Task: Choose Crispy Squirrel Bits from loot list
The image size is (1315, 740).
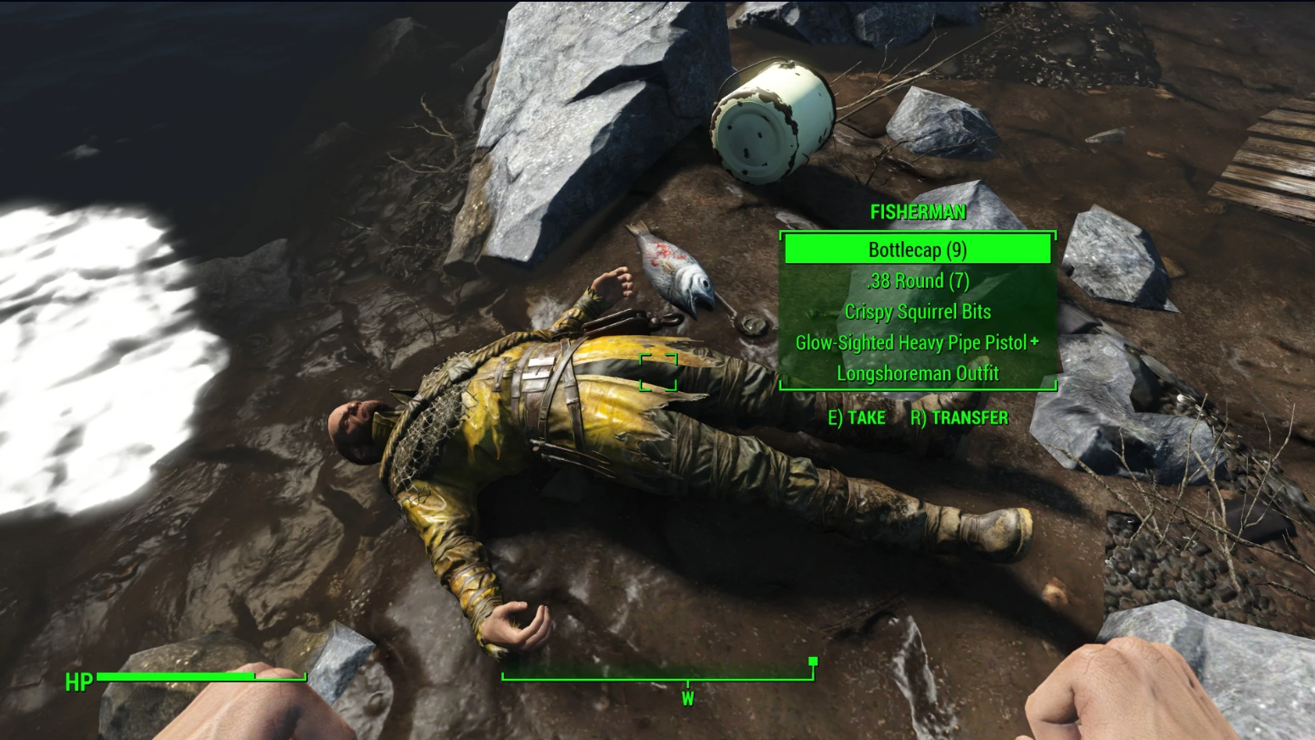Action: [917, 312]
